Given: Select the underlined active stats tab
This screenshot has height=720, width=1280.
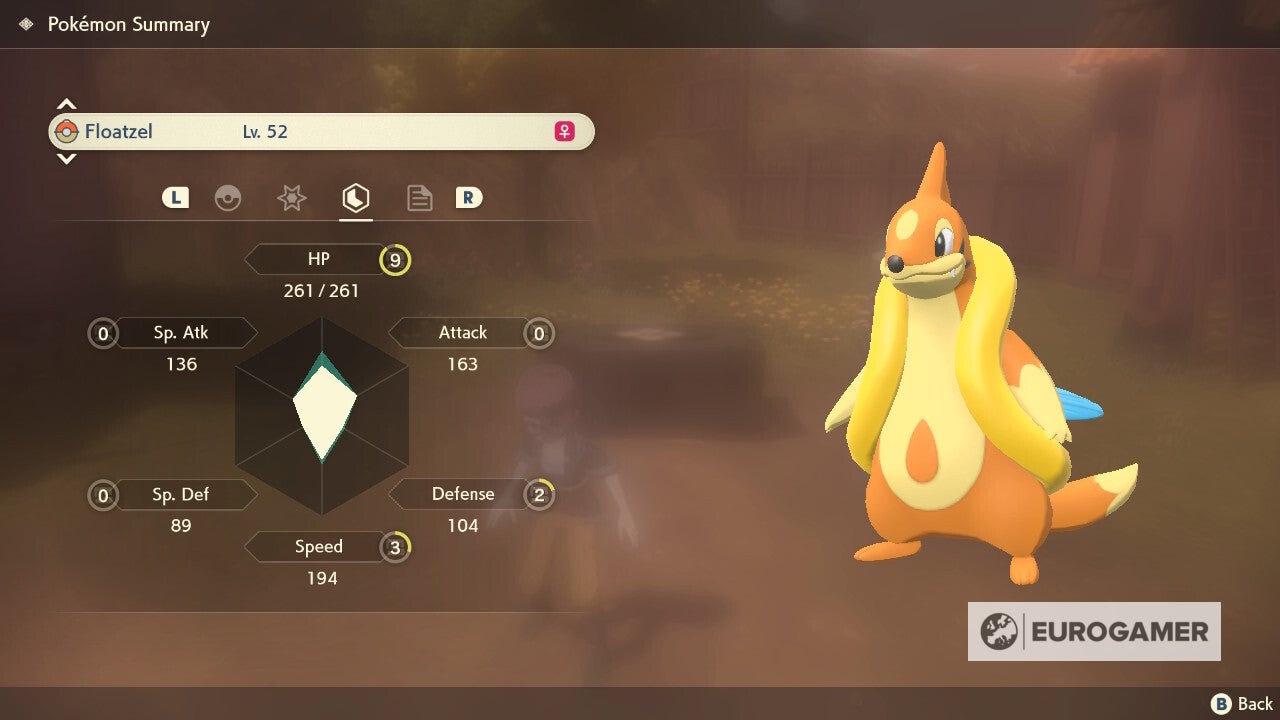Looking at the screenshot, I should click(x=356, y=197).
